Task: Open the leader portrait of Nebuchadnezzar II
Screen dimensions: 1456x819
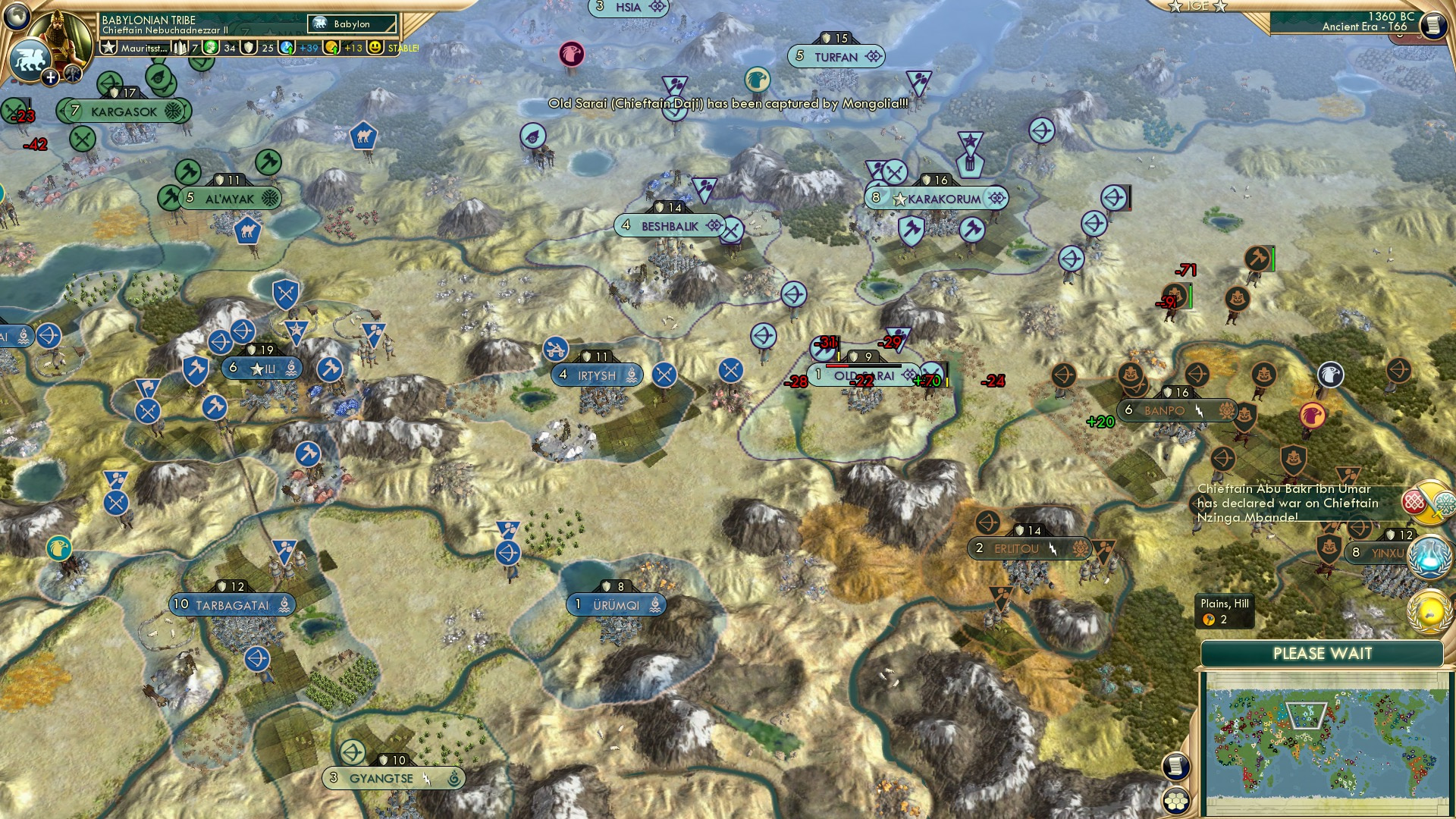Action: [x=59, y=36]
